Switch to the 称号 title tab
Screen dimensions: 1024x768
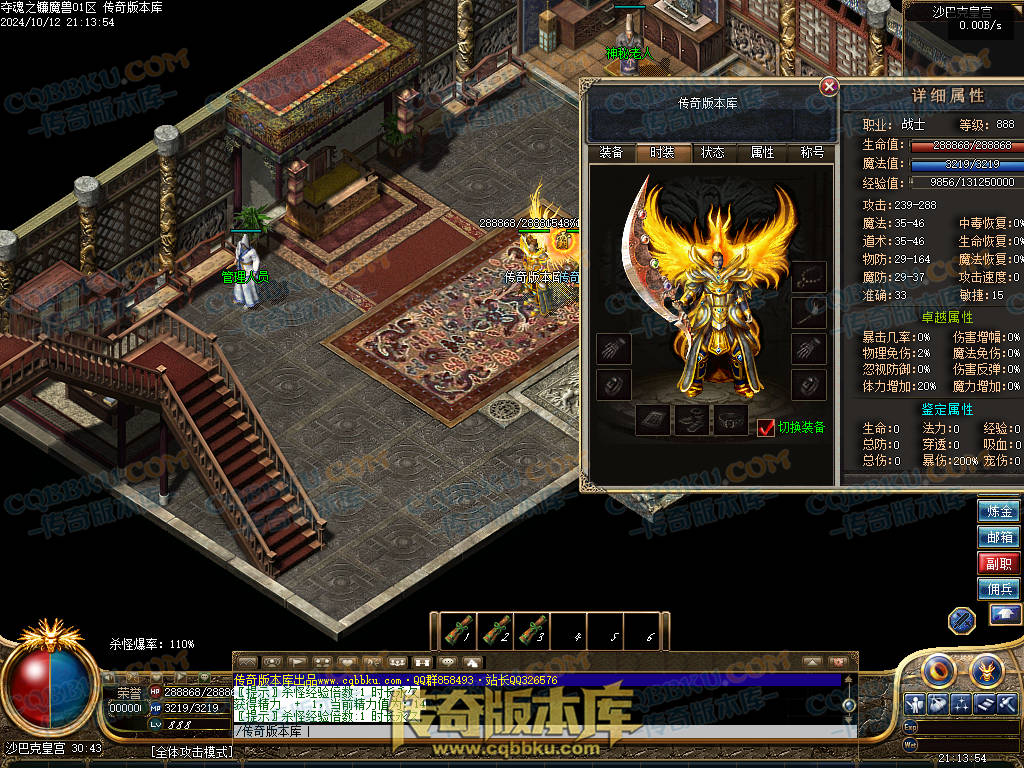(812, 153)
